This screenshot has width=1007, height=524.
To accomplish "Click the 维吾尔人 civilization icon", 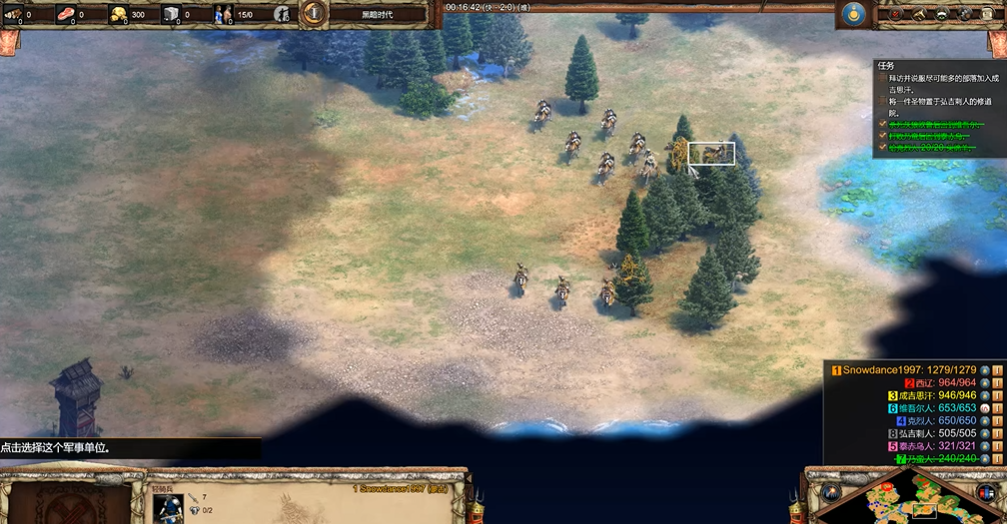I will pyautogui.click(x=985, y=408).
